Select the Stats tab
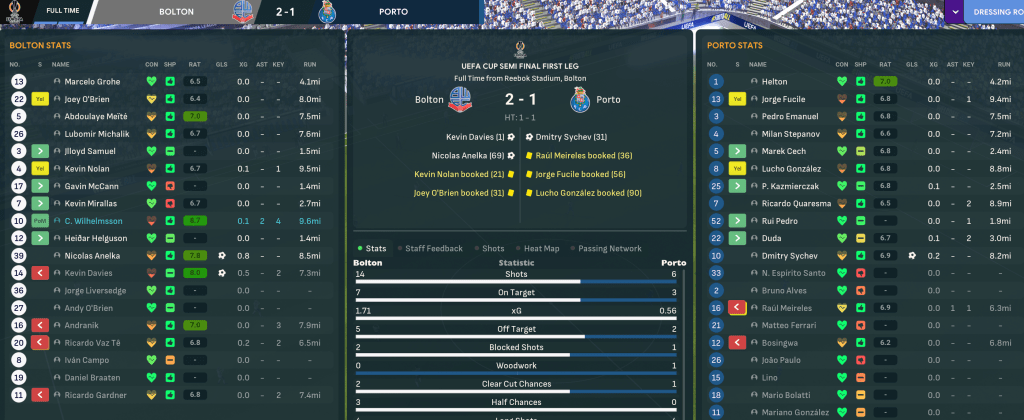This screenshot has height=420, width=1024. [375, 248]
